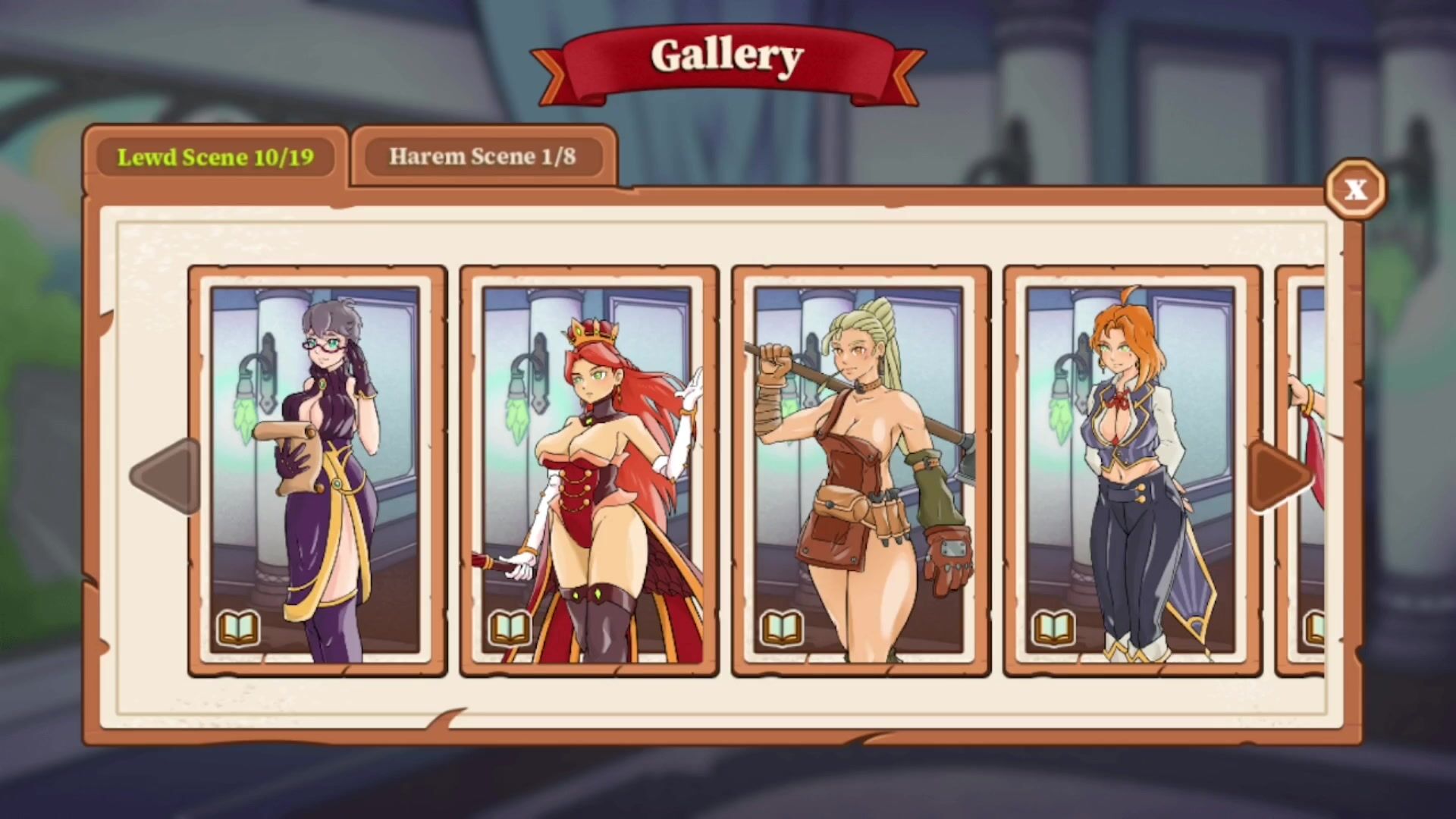1456x819 pixels.
Task: Tap book icon on orange-haired girl card
Action: tap(1053, 628)
